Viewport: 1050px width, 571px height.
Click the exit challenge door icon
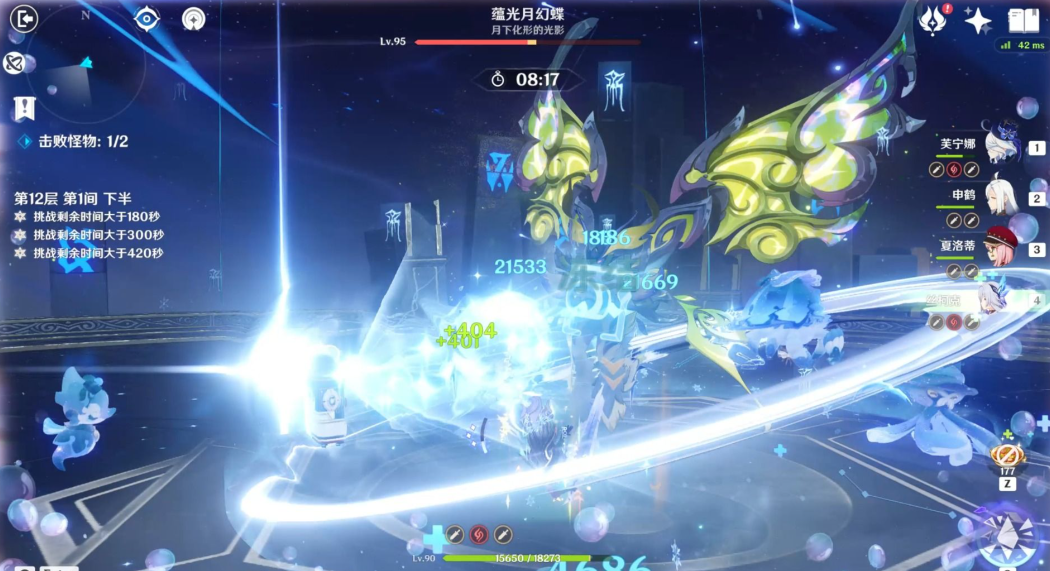coord(23,19)
